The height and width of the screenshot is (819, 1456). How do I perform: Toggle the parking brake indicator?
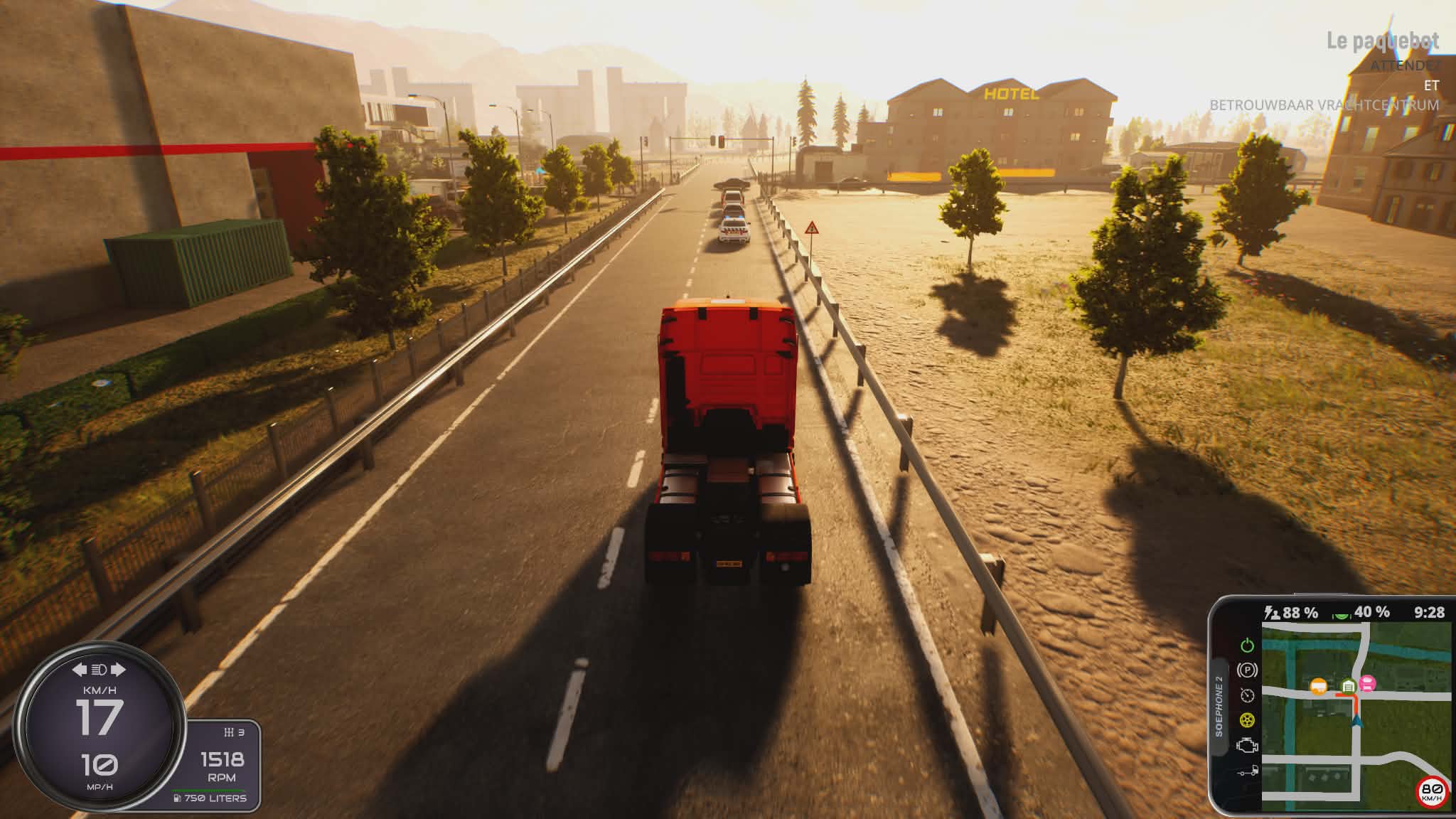pyautogui.click(x=1247, y=670)
